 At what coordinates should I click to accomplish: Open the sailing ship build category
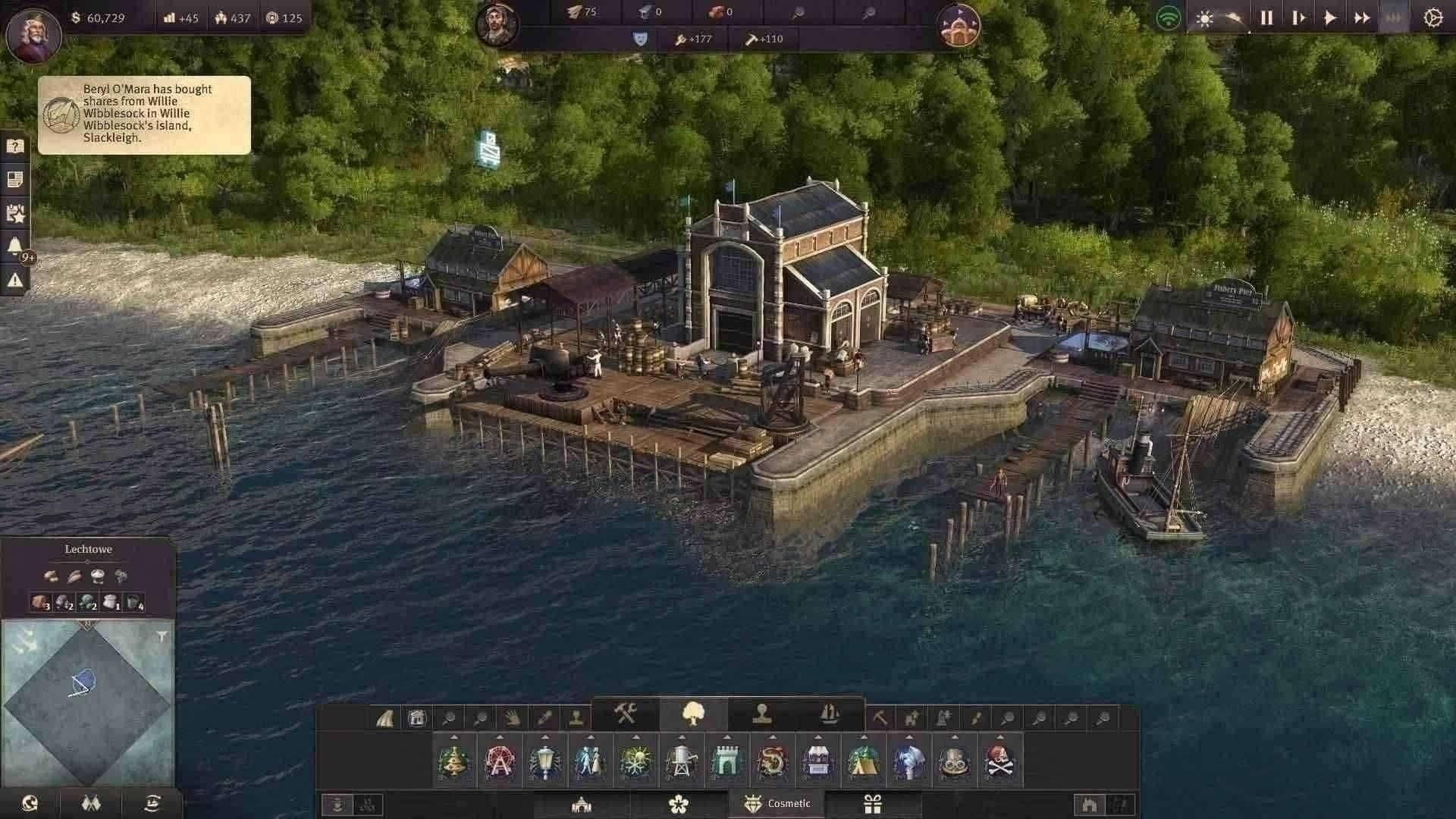point(830,714)
